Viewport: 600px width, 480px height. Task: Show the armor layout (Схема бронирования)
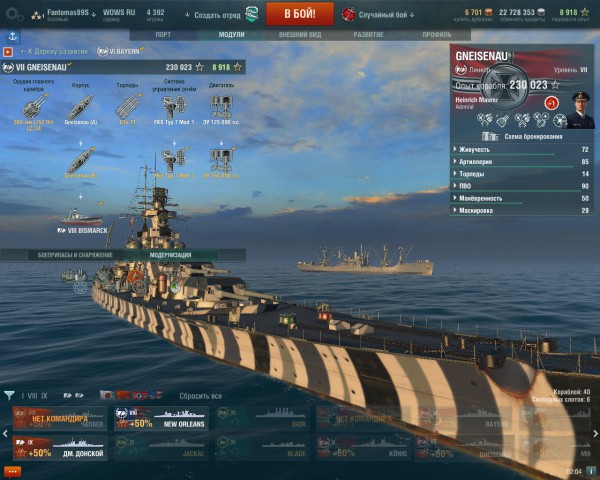520,135
